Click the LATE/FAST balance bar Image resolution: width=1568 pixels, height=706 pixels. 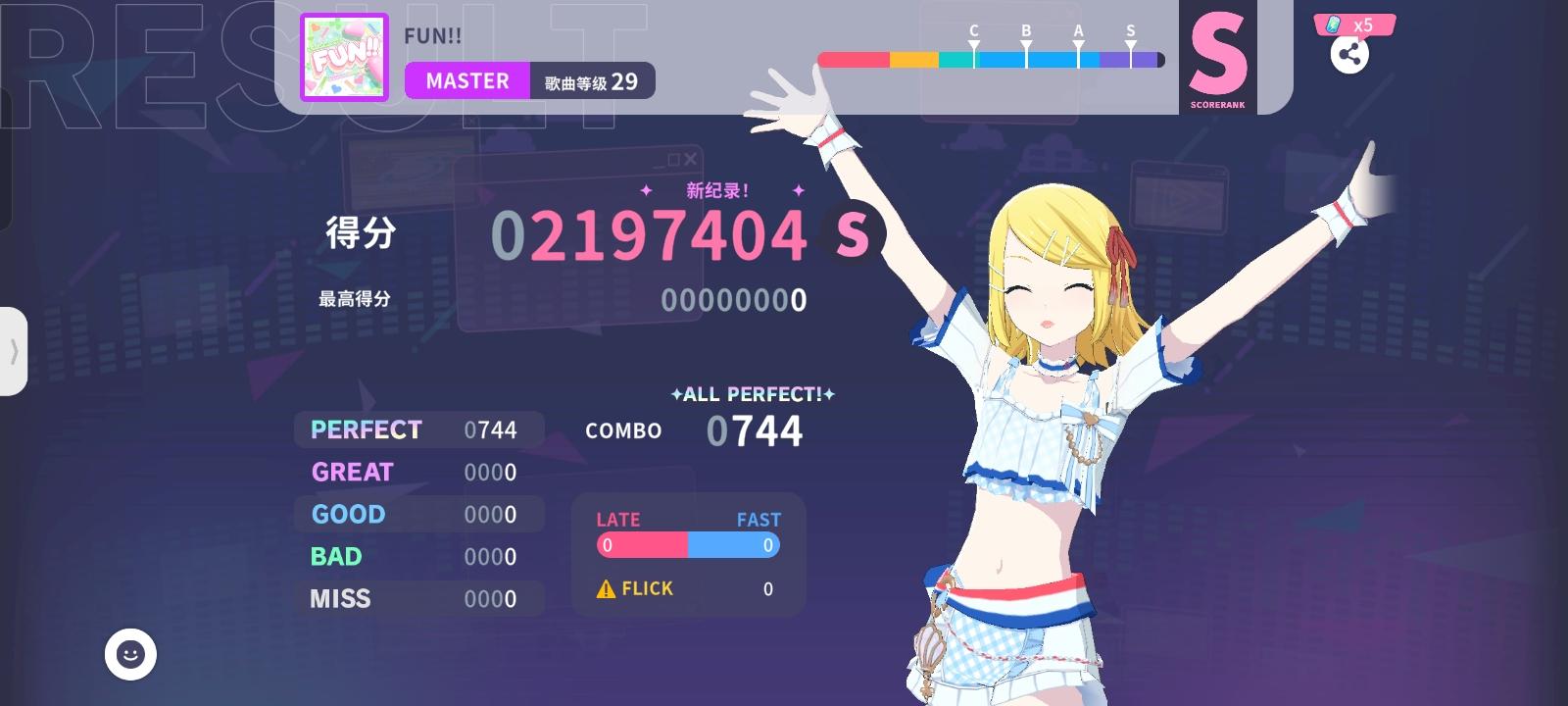click(686, 545)
